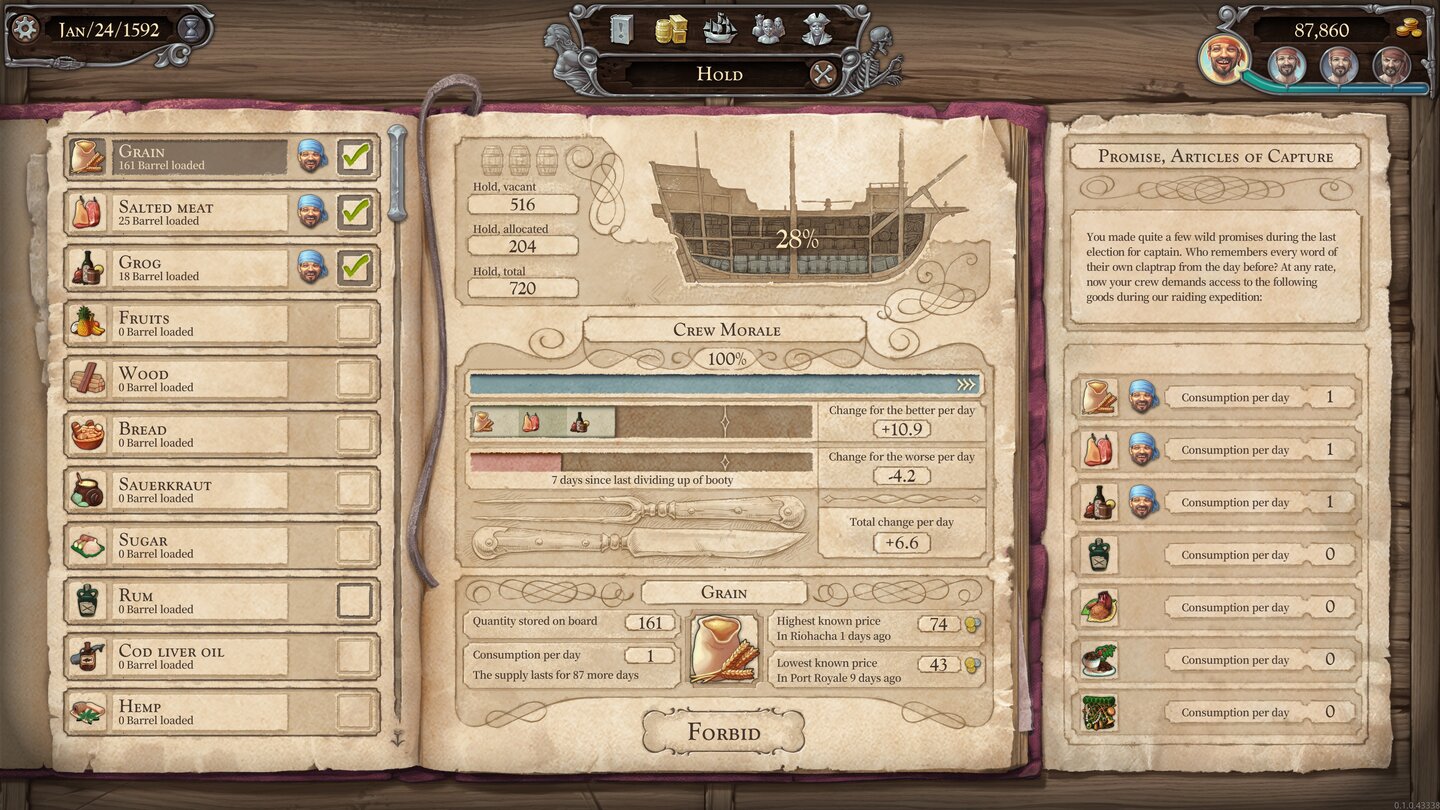Uncheck the Grain checkbox
Screen dimensions: 1440x810
tap(355, 157)
